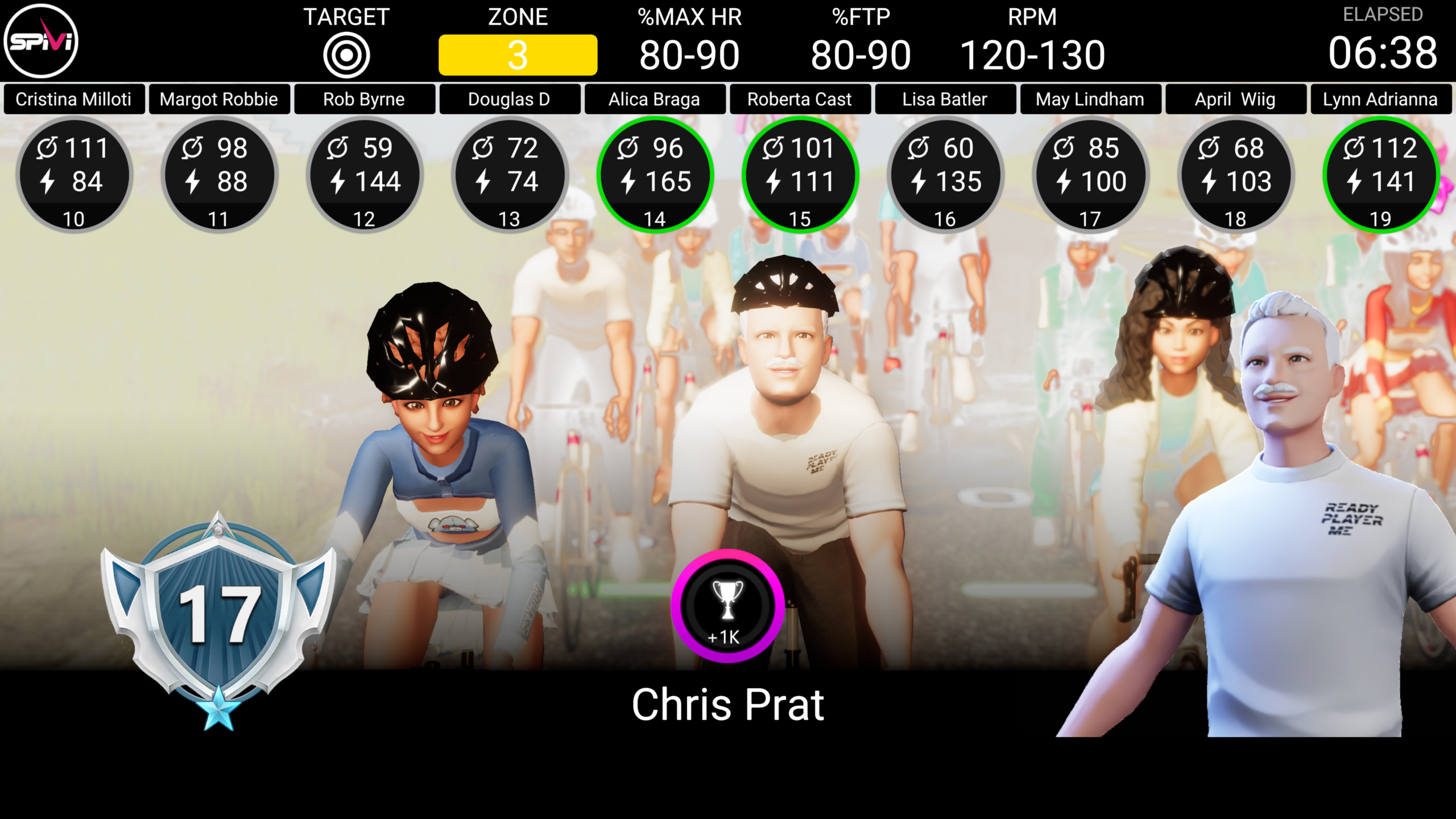This screenshot has height=819, width=1456.
Task: Choose Rob Byrne's name tile
Action: pyautogui.click(x=364, y=100)
